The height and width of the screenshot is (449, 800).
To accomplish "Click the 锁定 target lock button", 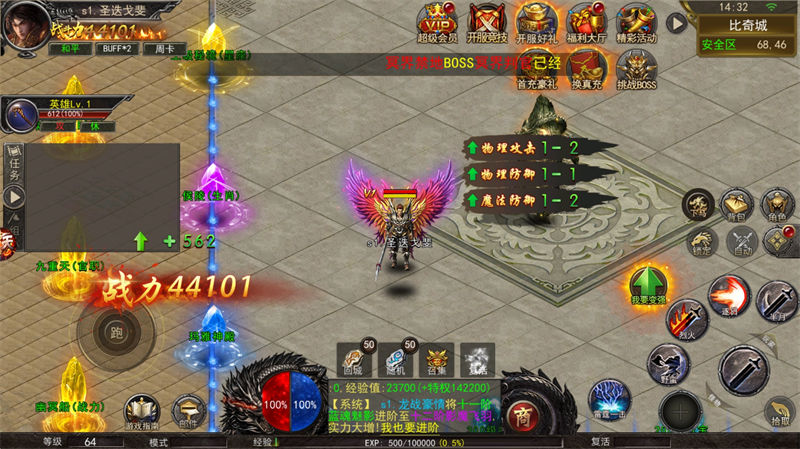I will (x=701, y=241).
